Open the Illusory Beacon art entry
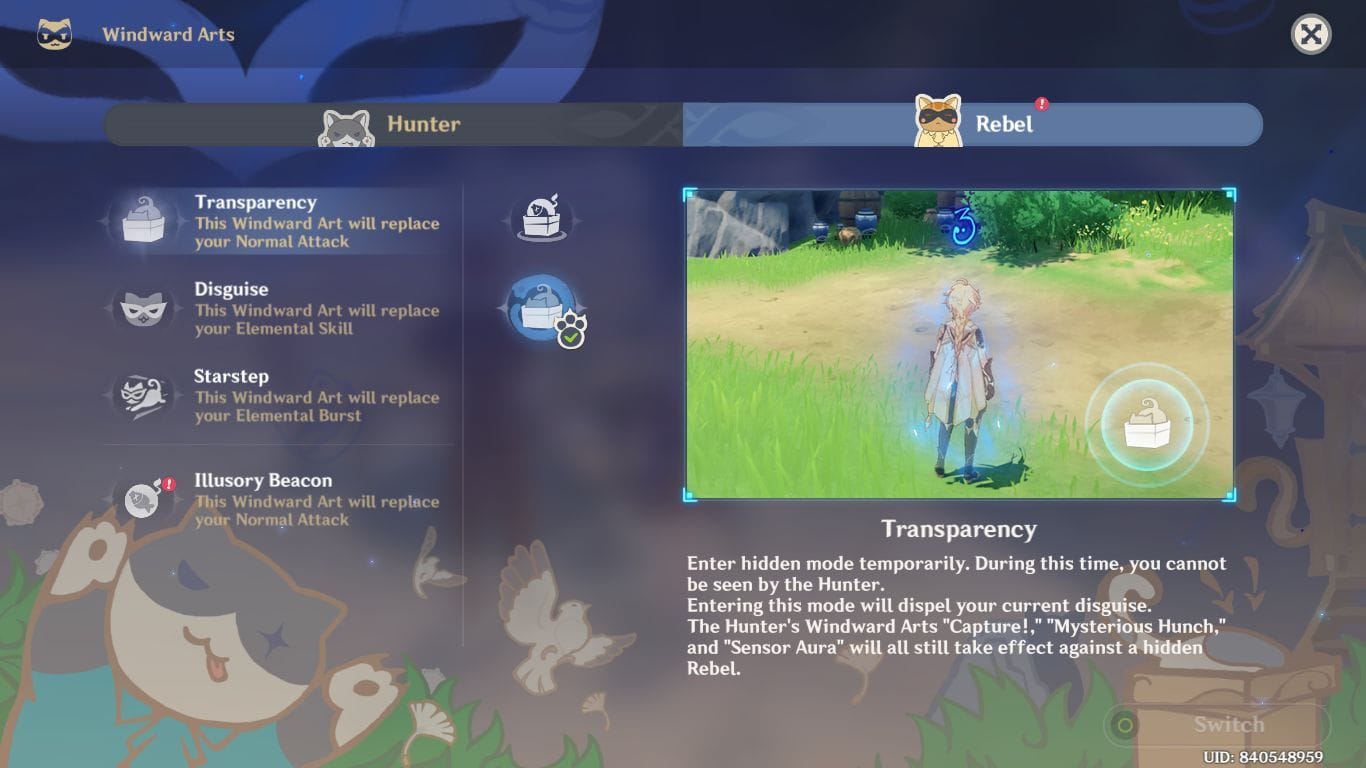1366x768 pixels. pyautogui.click(x=282, y=499)
